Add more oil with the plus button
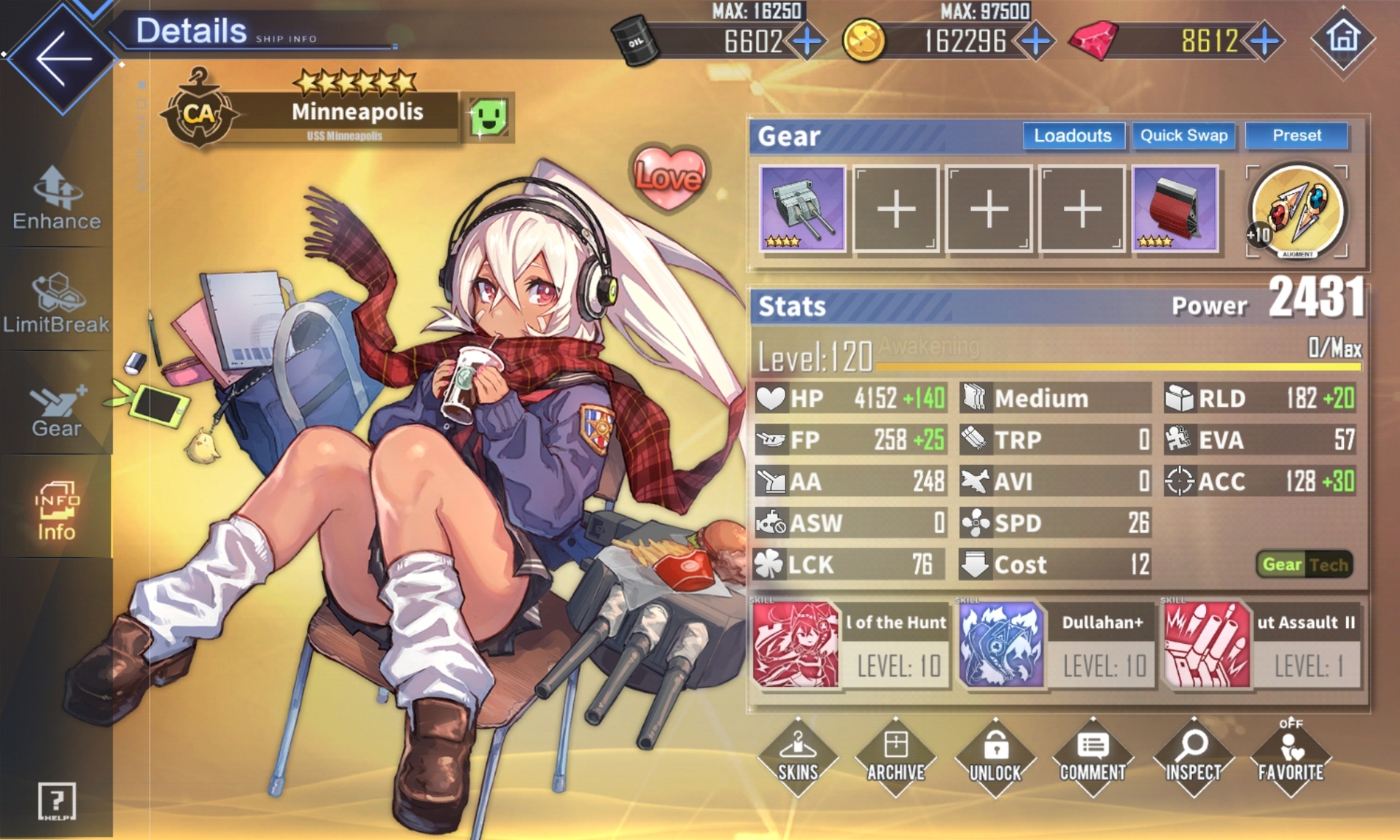Image resolution: width=1400 pixels, height=840 pixels. 807,41
